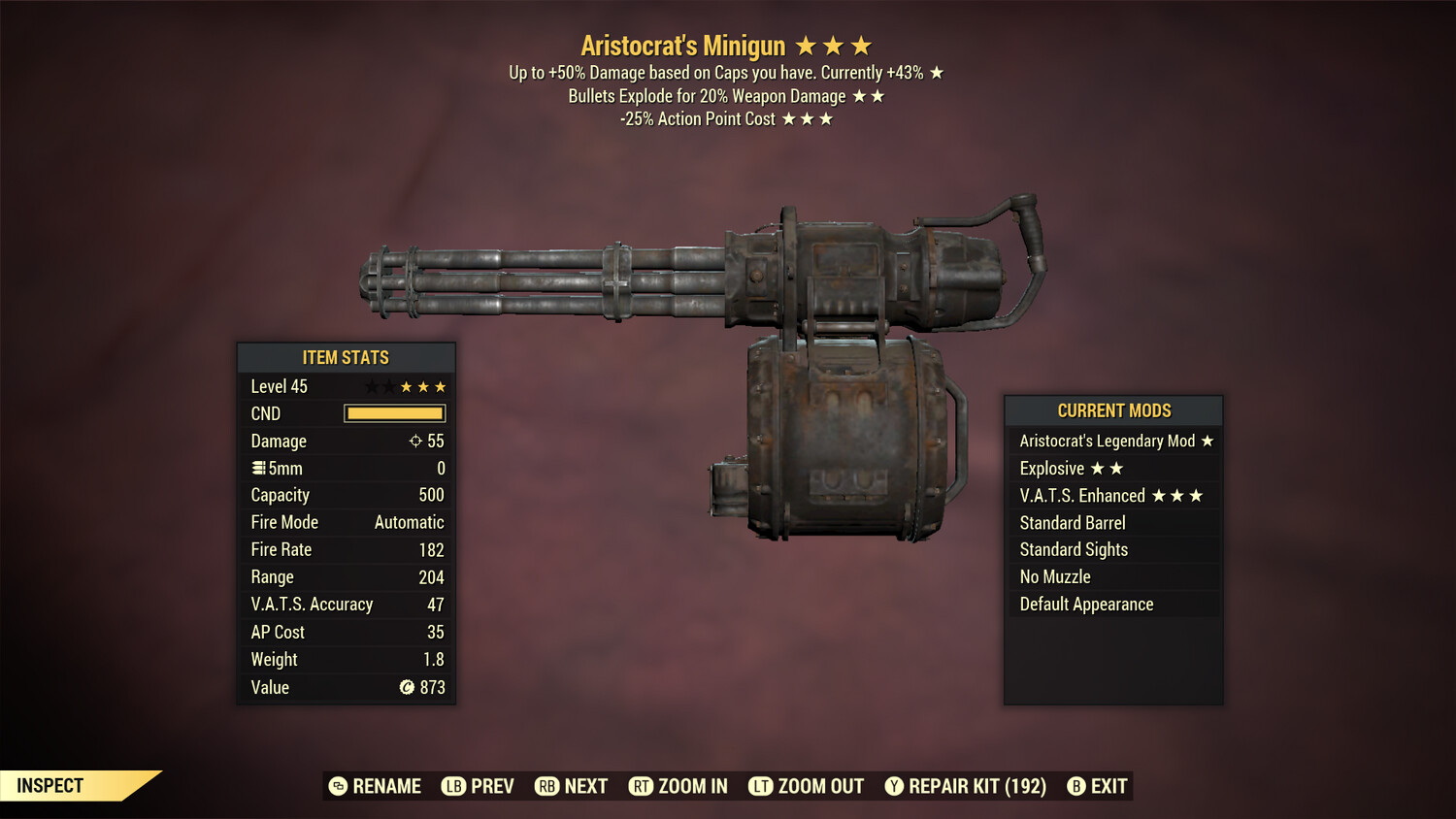
Task: Activate Rename from the bottom bar
Action: tap(378, 786)
